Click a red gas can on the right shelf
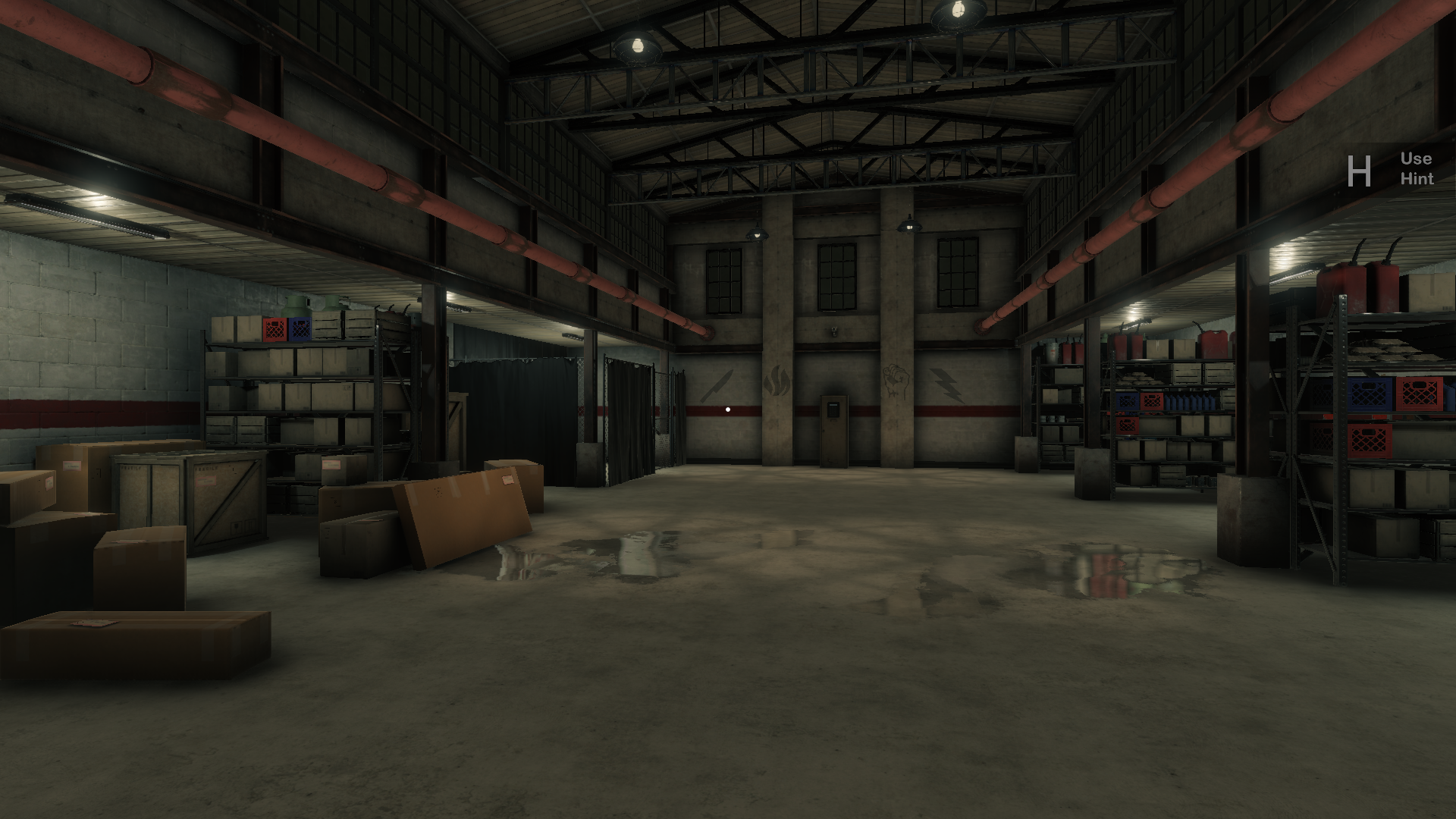 point(1338,289)
